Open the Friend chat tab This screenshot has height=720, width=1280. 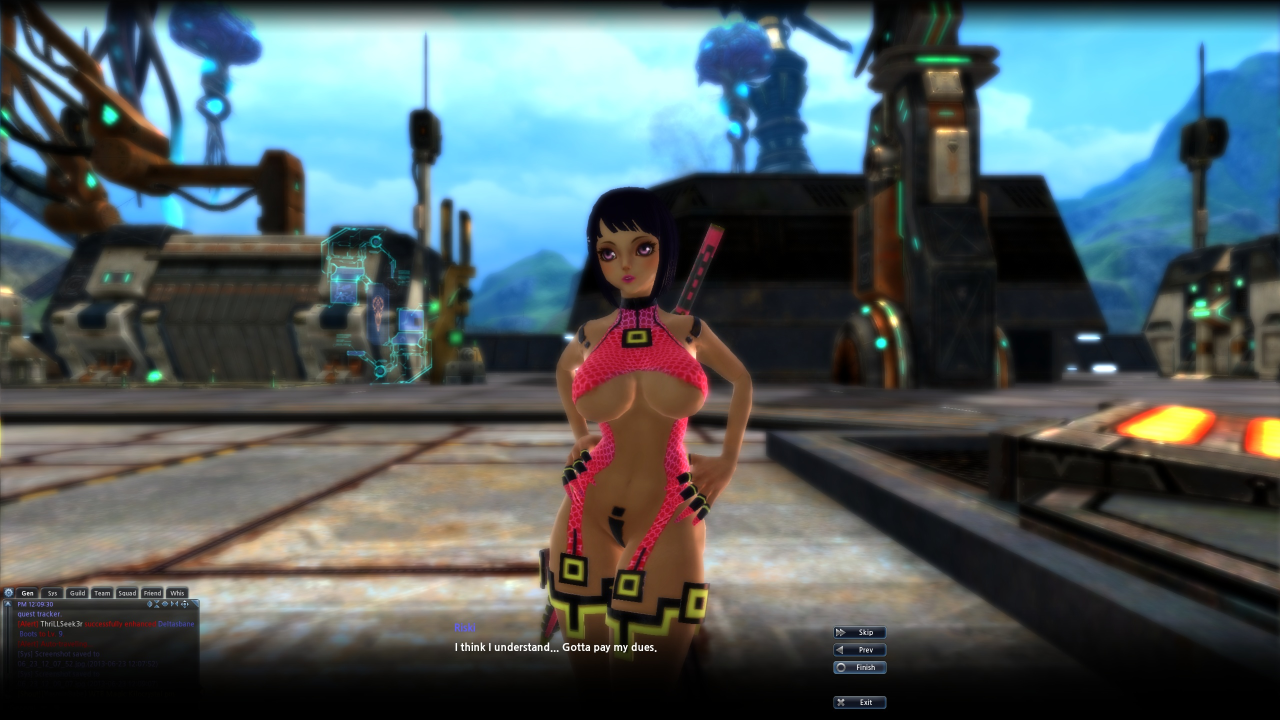click(x=152, y=593)
